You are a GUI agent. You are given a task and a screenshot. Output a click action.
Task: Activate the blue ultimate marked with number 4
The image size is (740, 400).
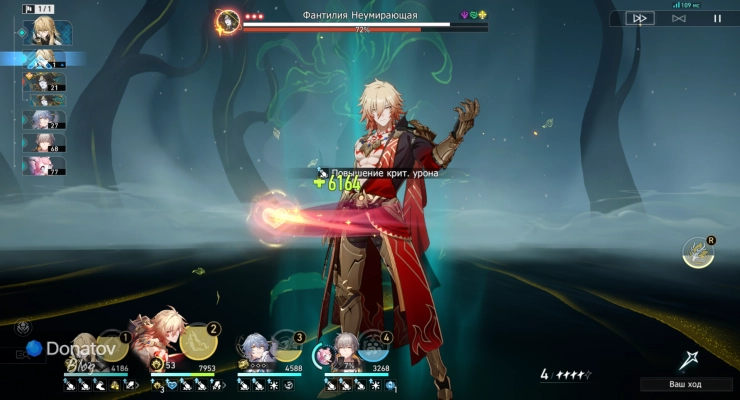click(x=374, y=348)
